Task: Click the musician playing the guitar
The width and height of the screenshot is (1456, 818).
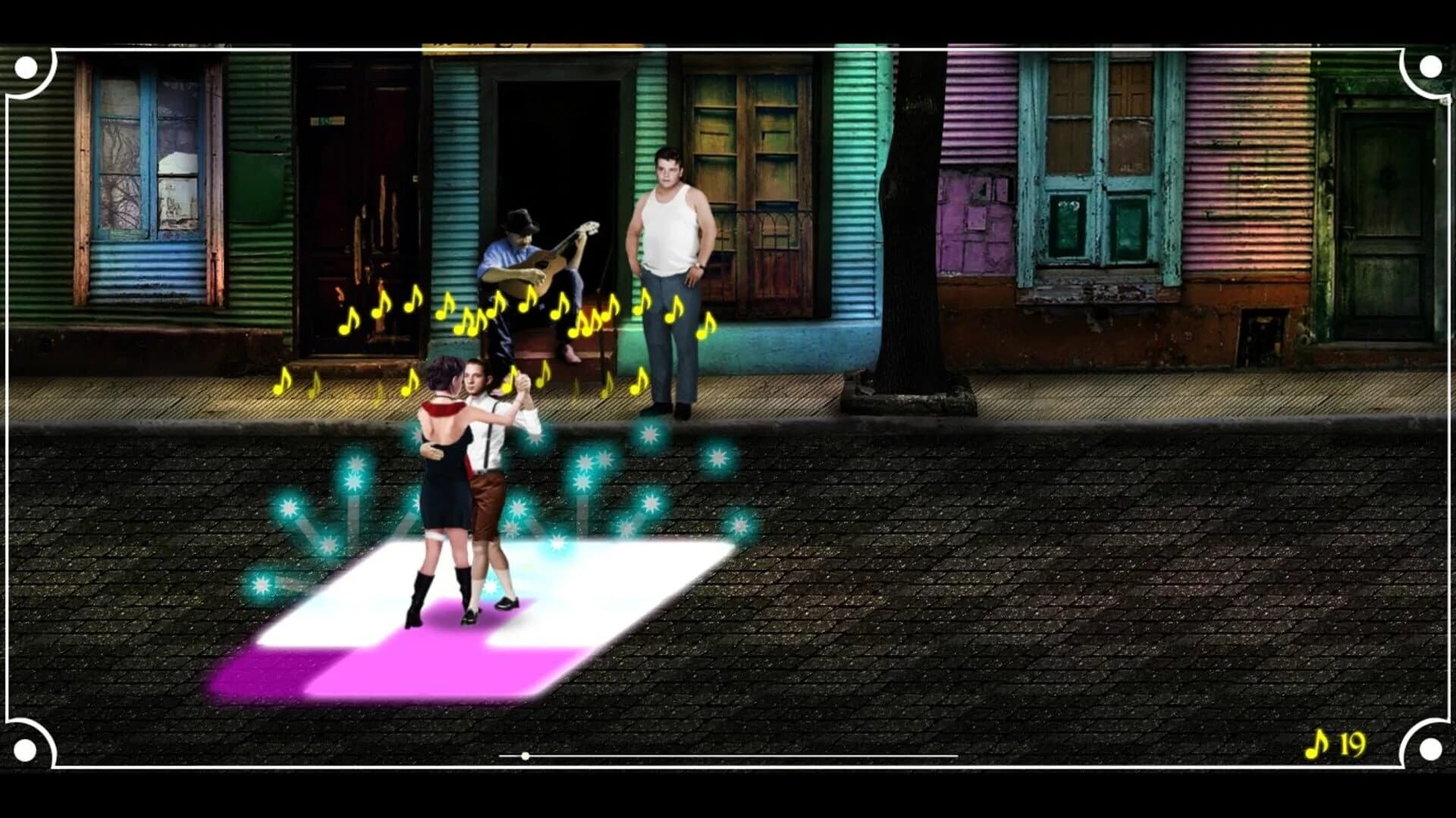Action: (x=523, y=258)
